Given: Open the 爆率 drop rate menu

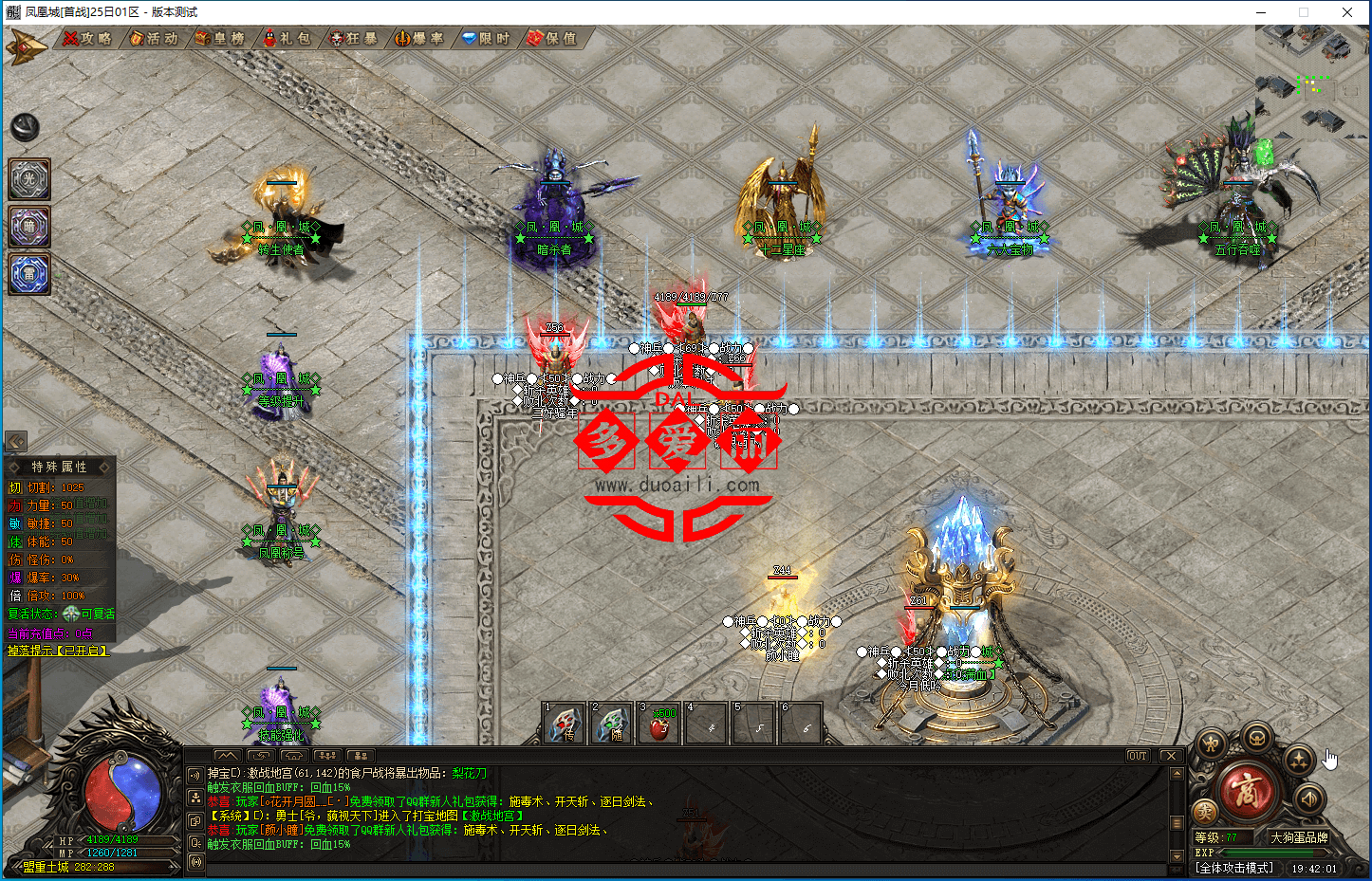Looking at the screenshot, I should (420, 39).
